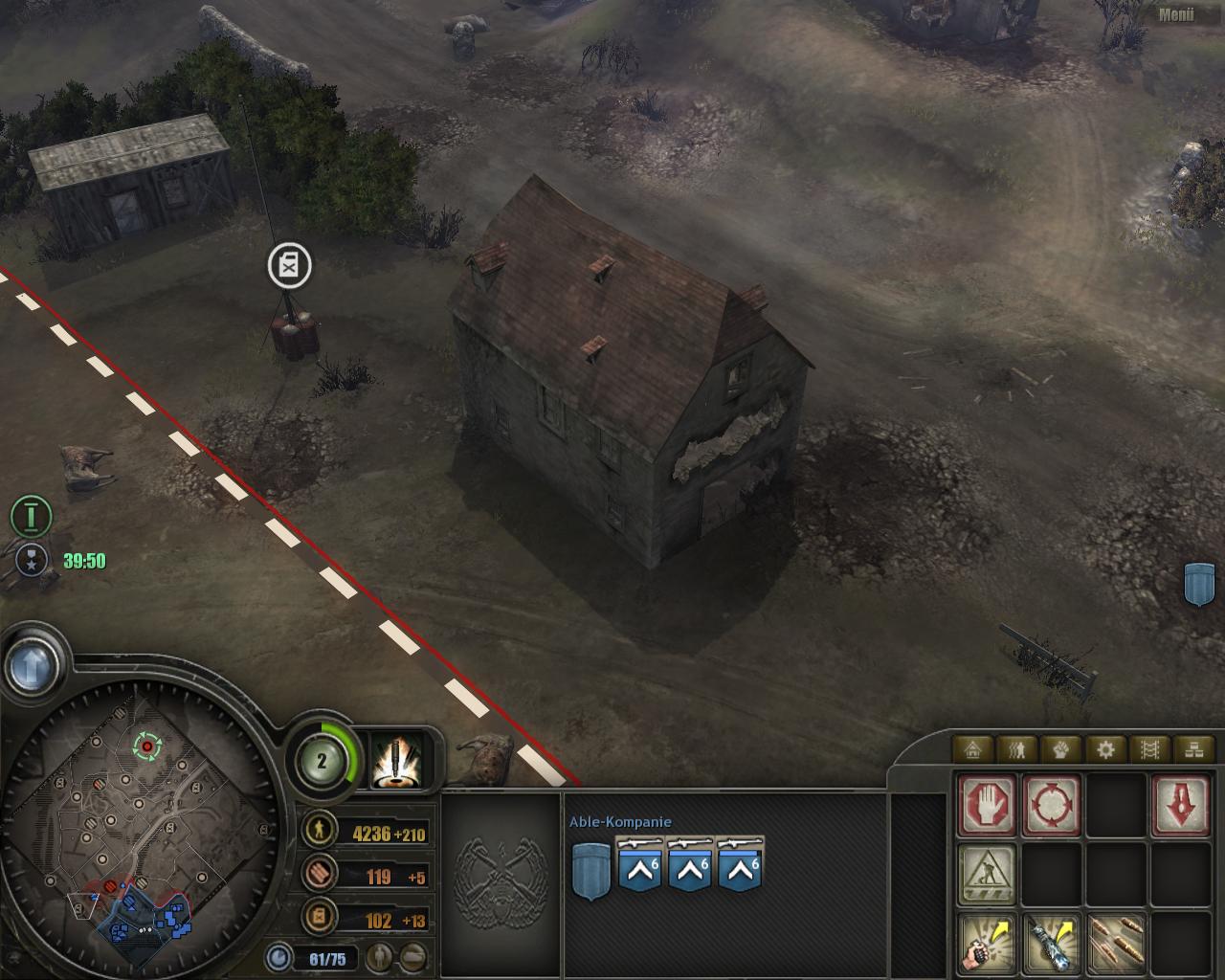Viewport: 1225px width, 980px height.
Task: Click the green objective marker icon
Action: pyautogui.click(x=31, y=517)
